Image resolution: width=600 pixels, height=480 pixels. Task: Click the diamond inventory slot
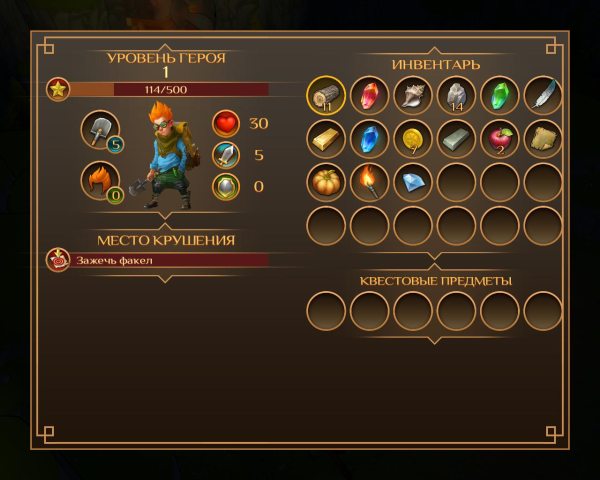pos(413,183)
